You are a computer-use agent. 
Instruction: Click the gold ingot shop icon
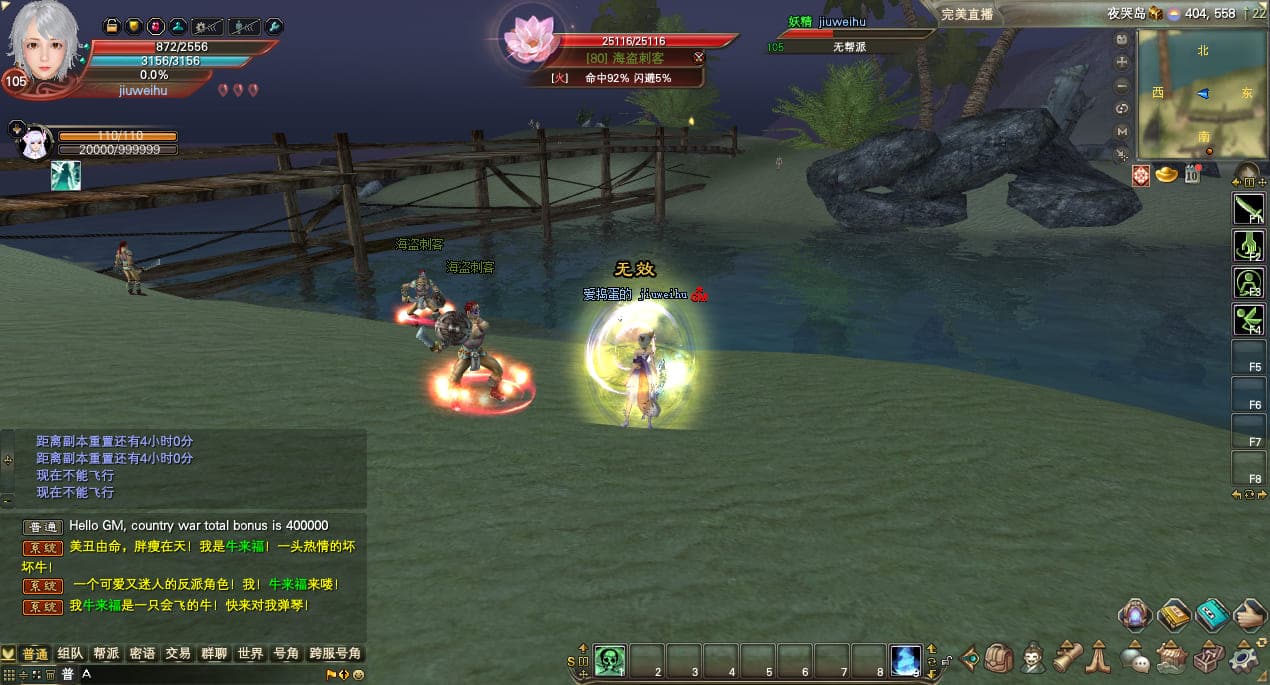coord(1166,175)
